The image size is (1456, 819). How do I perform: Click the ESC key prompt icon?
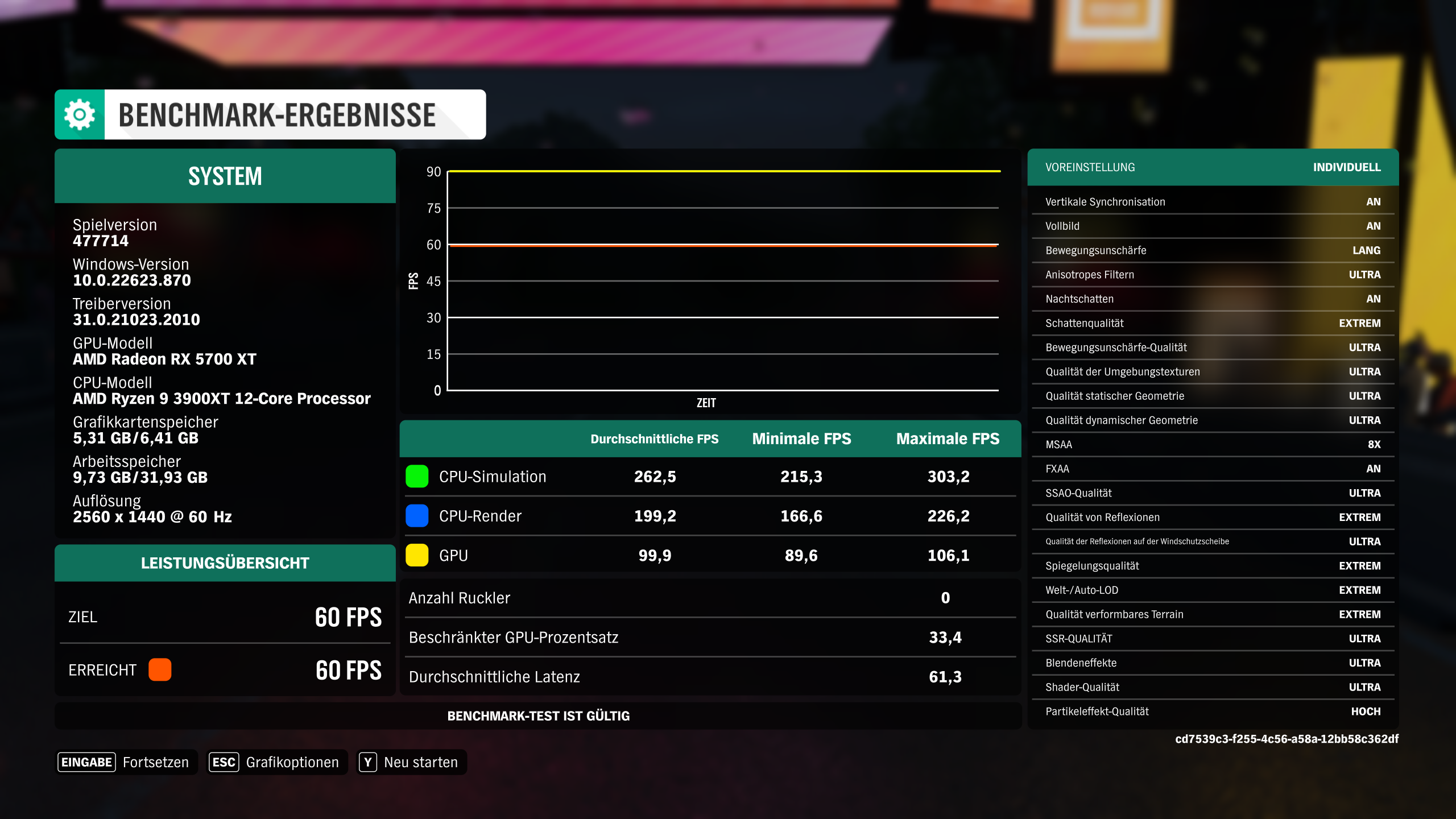pos(224,762)
